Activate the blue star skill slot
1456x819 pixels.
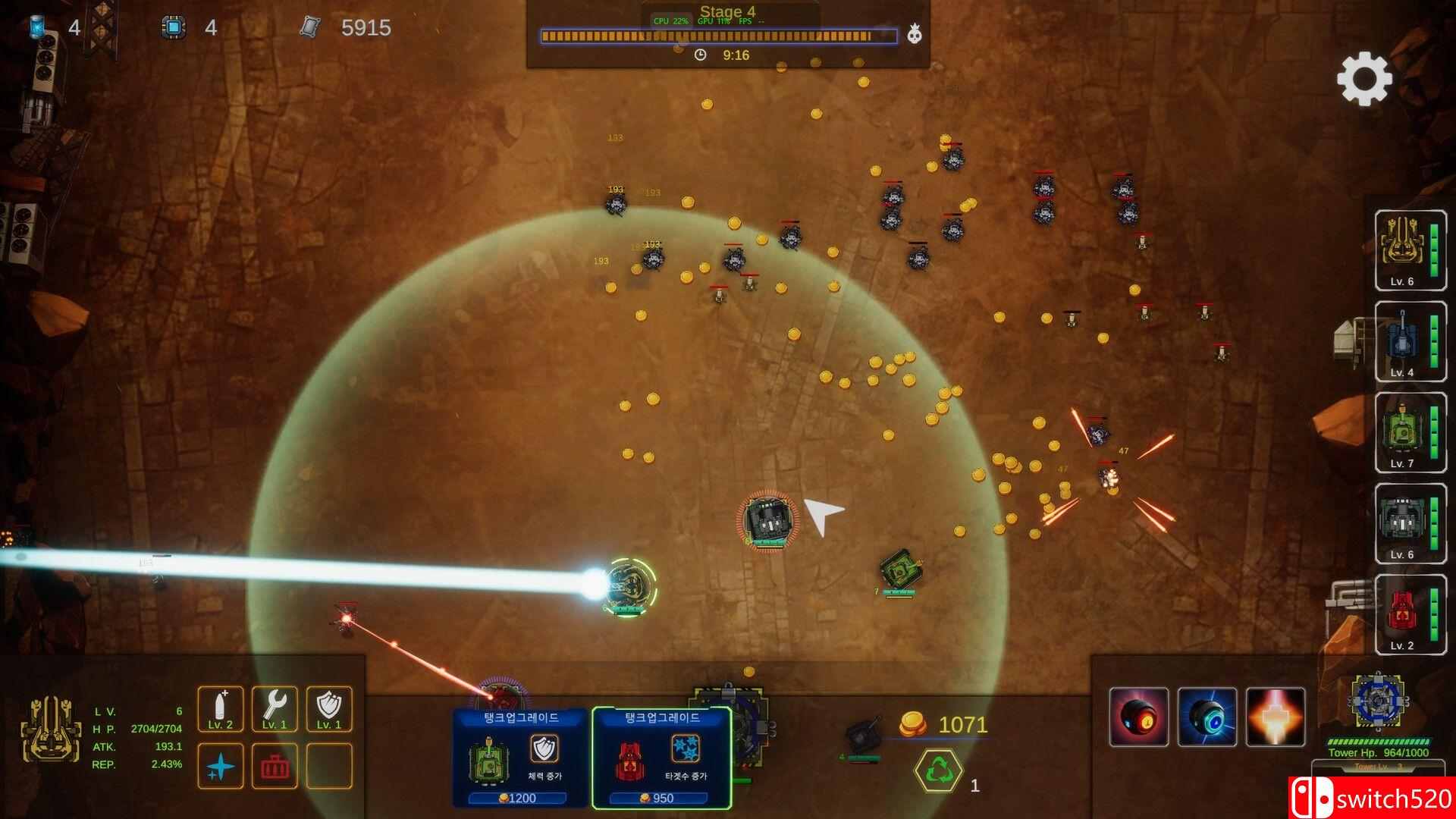point(221,766)
